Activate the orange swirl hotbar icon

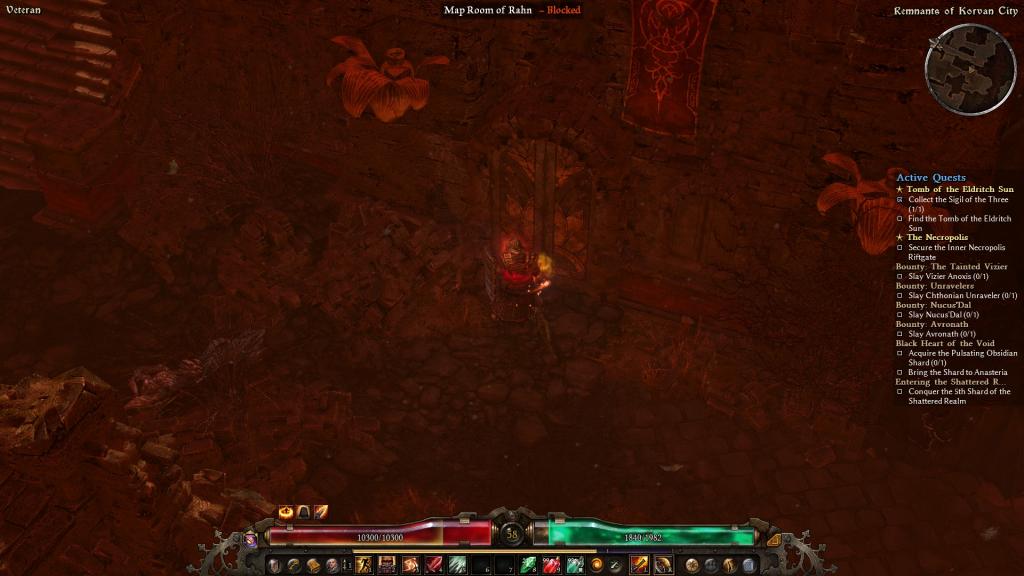(597, 565)
